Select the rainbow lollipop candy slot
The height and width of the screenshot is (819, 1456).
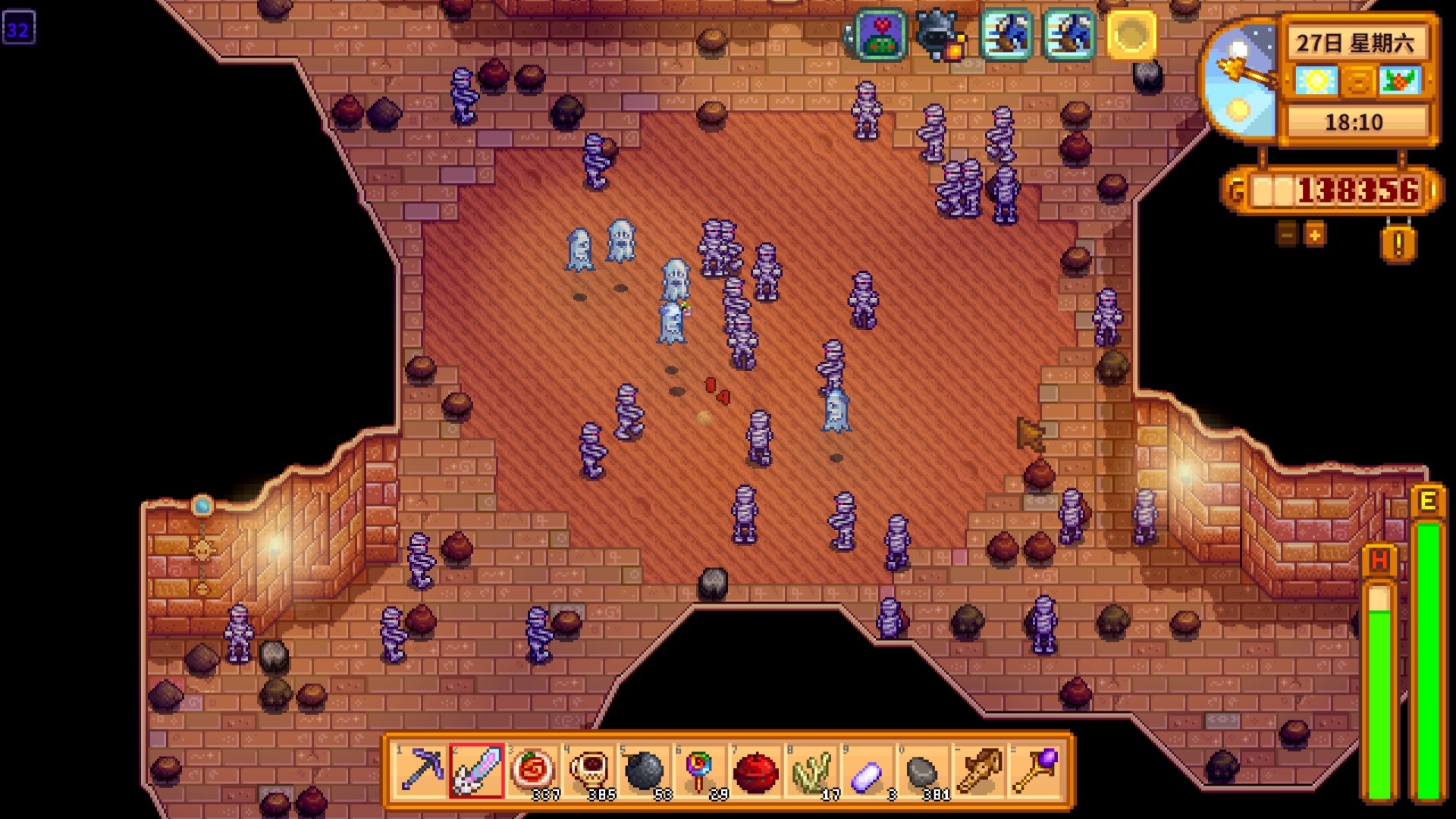700,770
